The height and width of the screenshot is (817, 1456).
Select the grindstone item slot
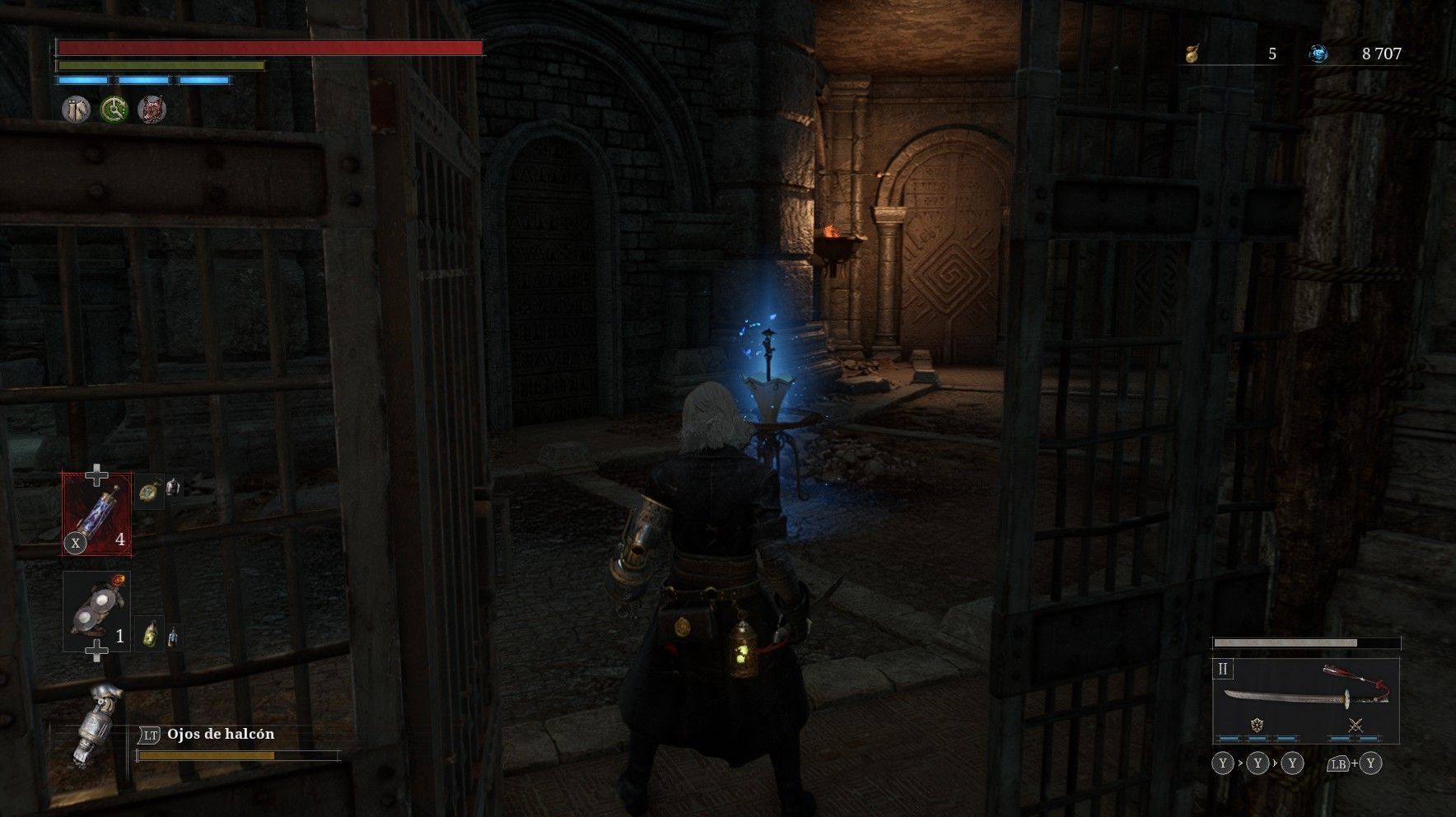(x=96, y=610)
